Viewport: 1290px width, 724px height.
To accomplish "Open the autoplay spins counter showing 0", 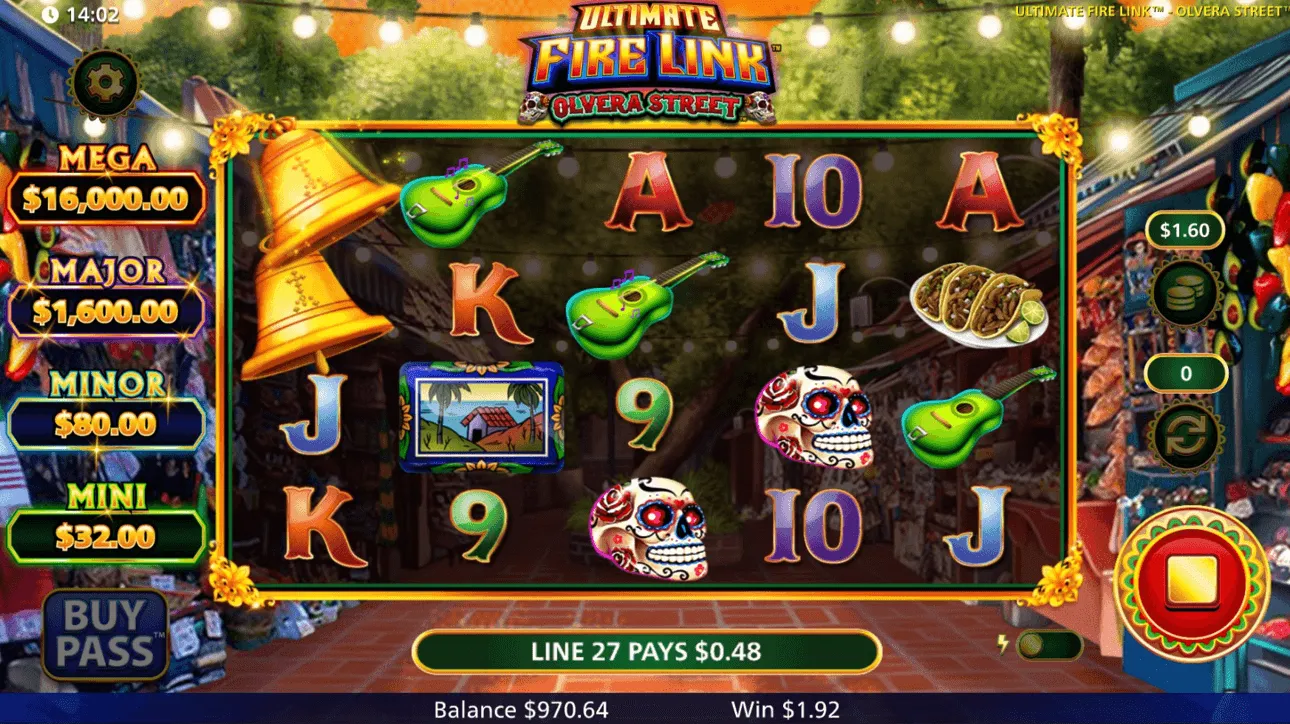I will click(1185, 372).
